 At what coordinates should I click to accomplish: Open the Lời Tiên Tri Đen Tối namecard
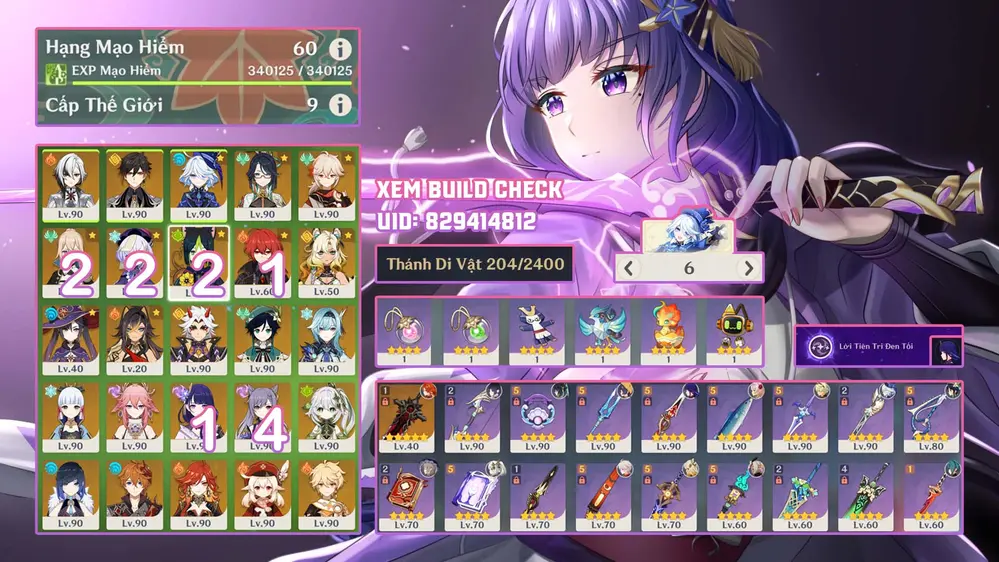(879, 347)
